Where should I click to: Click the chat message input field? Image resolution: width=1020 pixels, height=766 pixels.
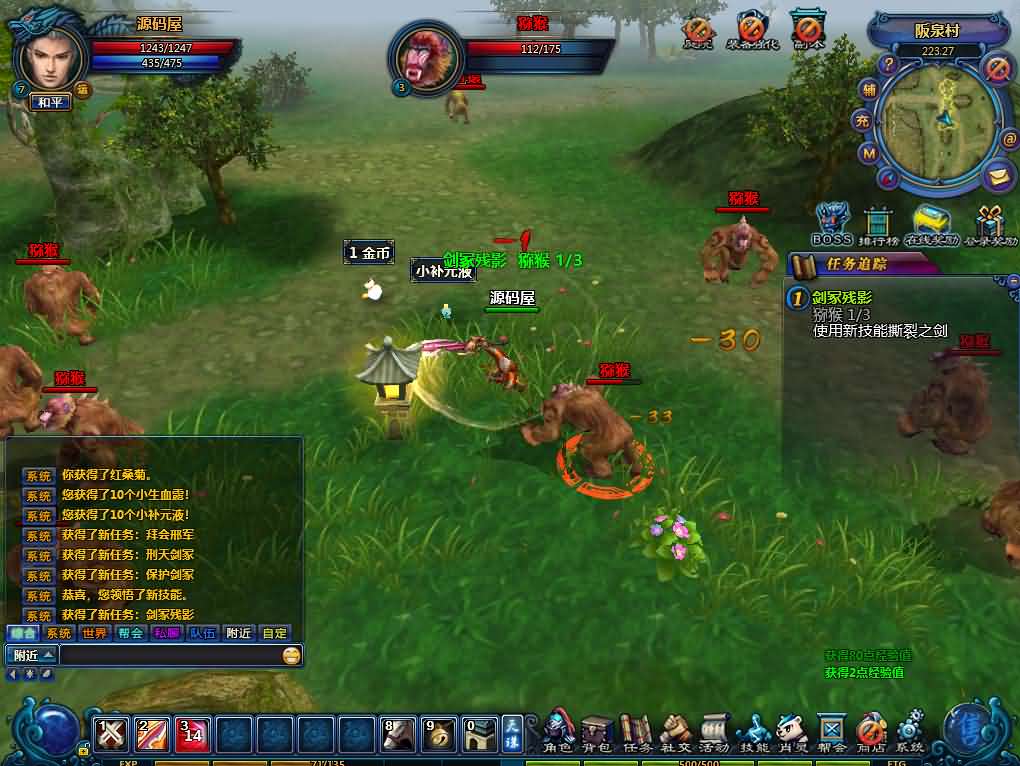pyautogui.click(x=170, y=656)
